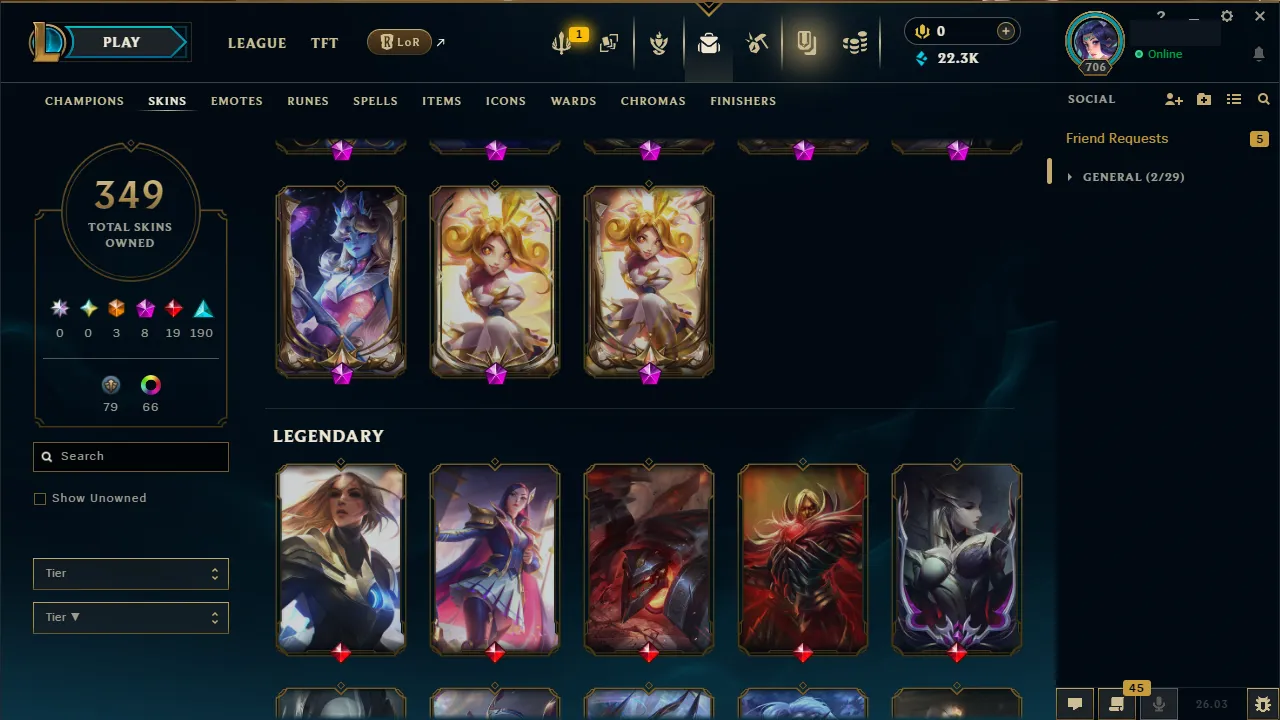This screenshot has height=720, width=1280.
Task: Open the Store coins icon
Action: point(855,43)
